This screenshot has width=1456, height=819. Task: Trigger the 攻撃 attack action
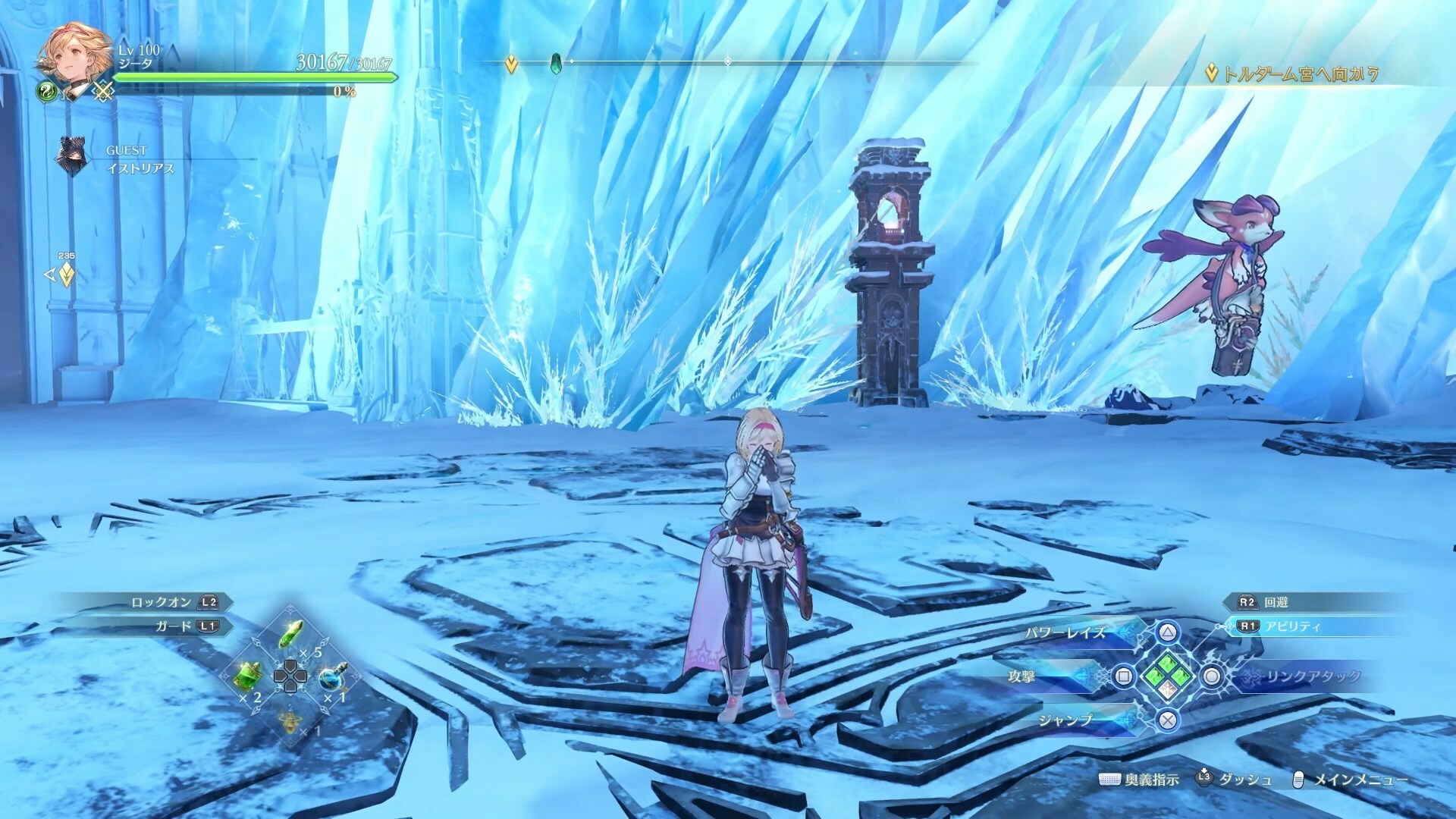pyautogui.click(x=1124, y=676)
